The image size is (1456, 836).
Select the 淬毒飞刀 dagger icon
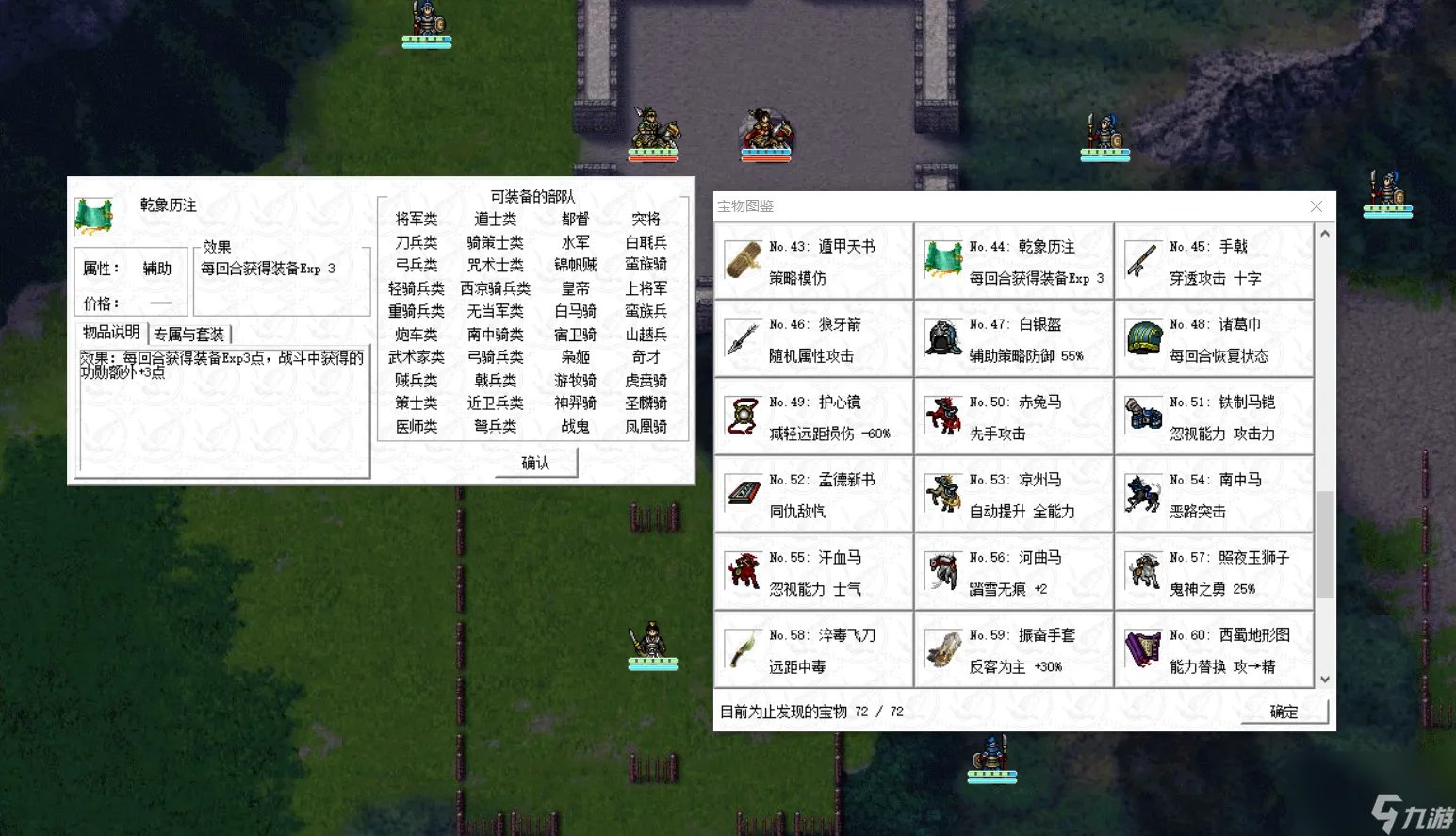coord(743,649)
